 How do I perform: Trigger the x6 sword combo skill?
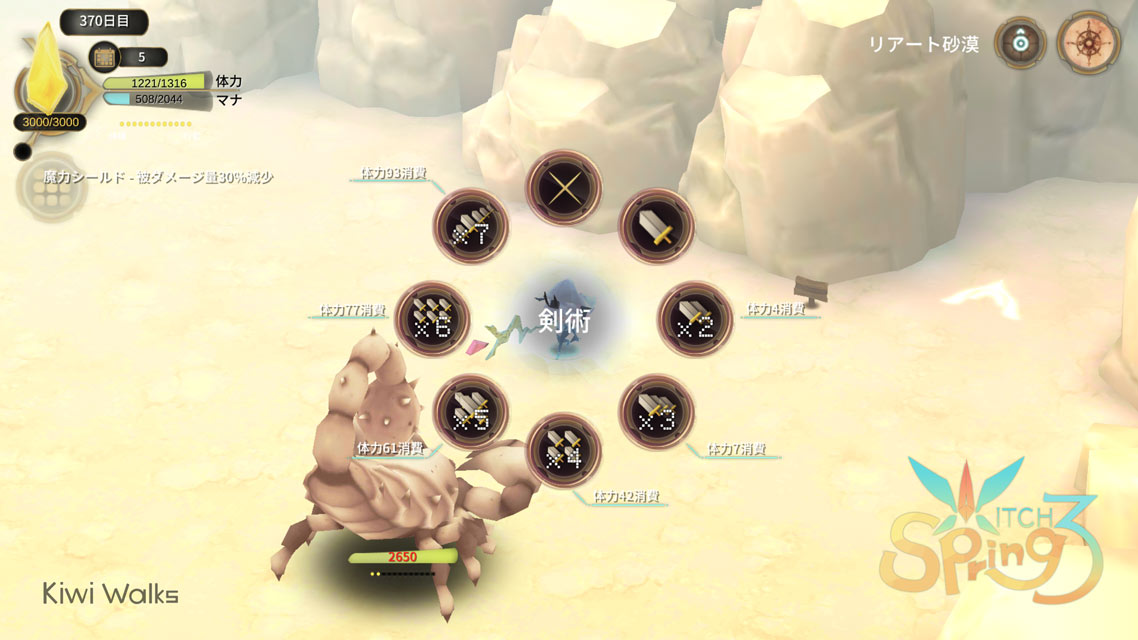[x=432, y=319]
